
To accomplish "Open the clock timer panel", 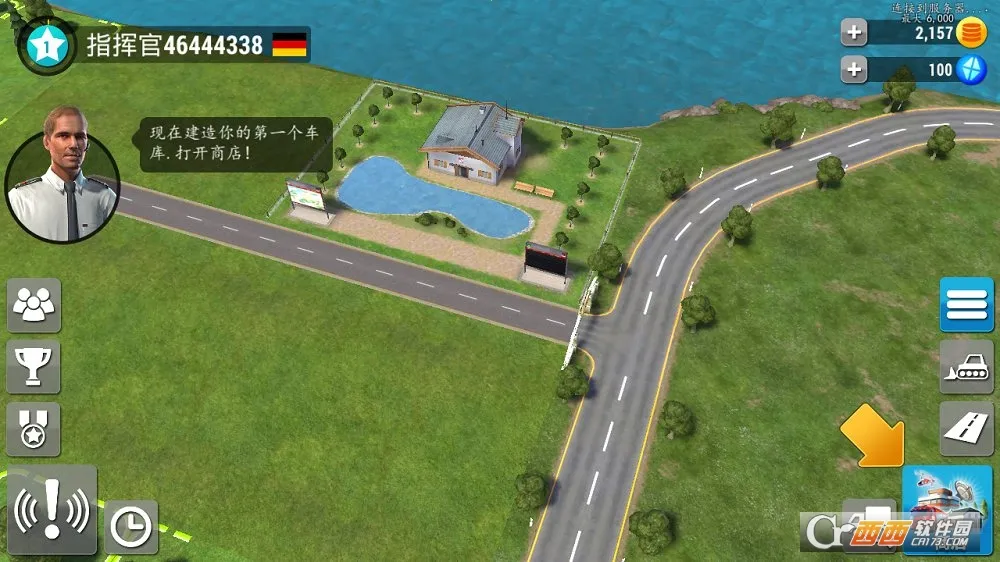I will point(131,526).
